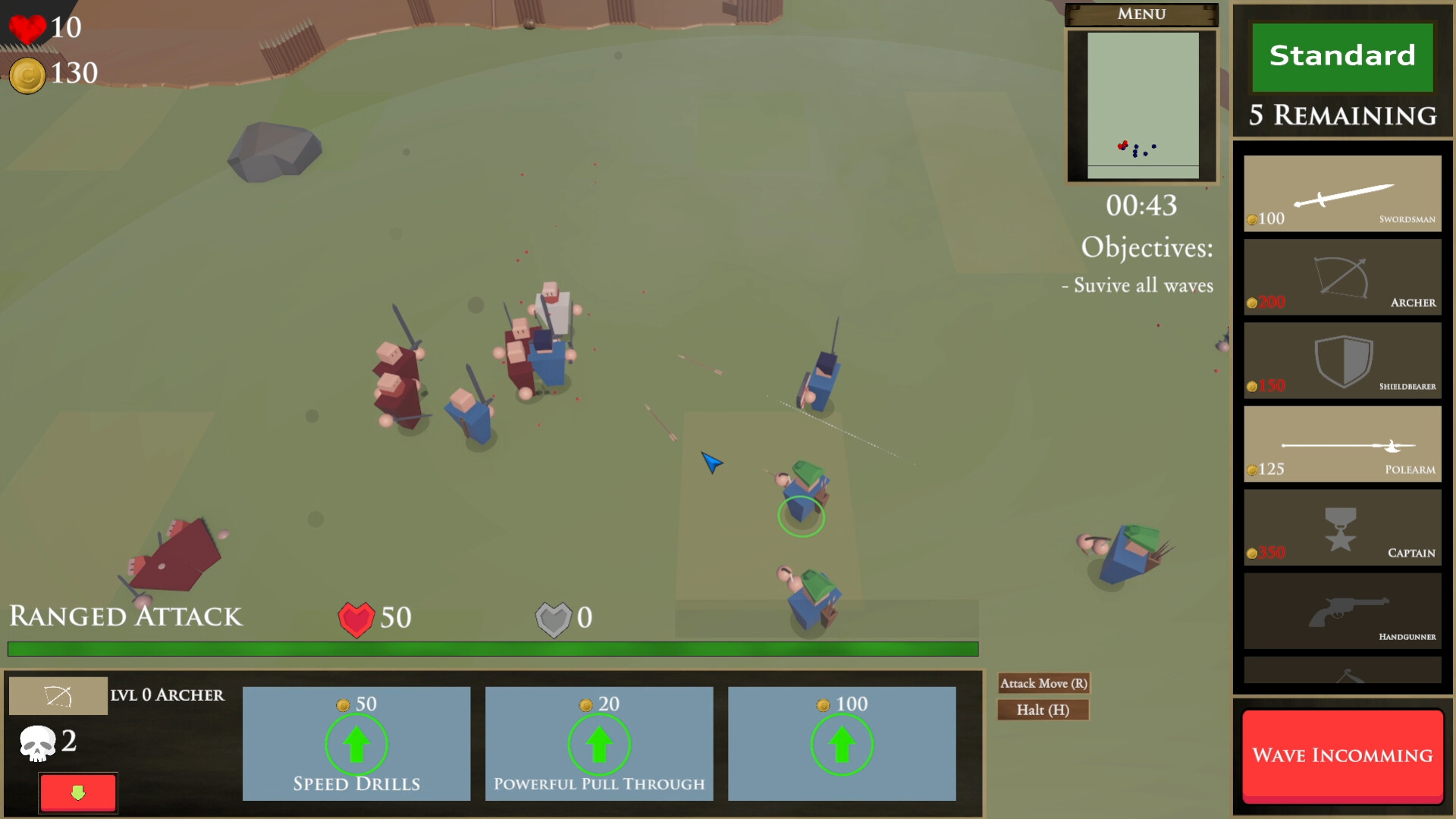Click the Standard wave mode banner
The image size is (1456, 819).
pos(1341,56)
